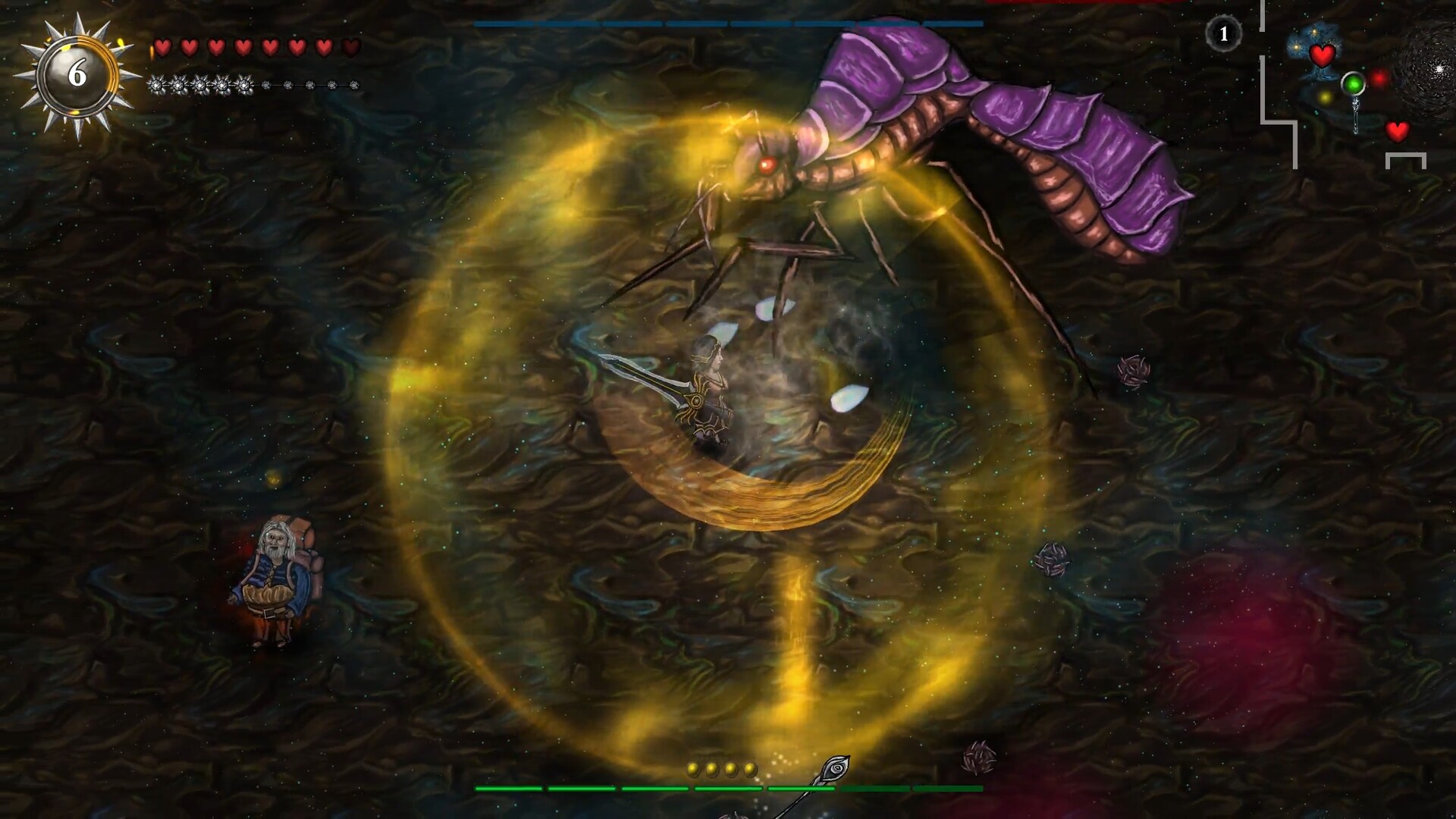This screenshot has width=1456, height=819.
Task: Click the wave counter badge showing 1
Action: click(1224, 33)
